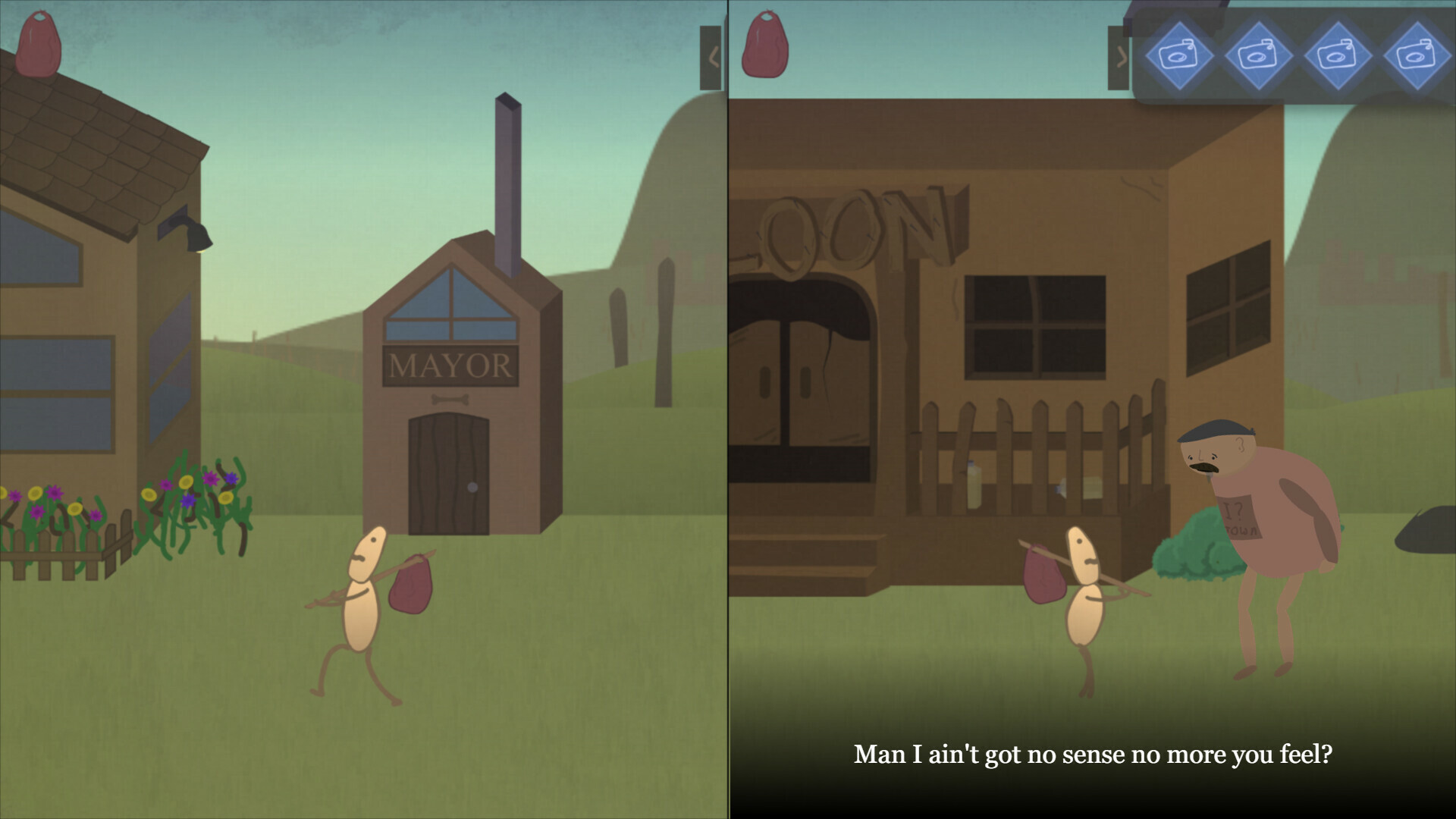Viewport: 1456px width, 819px height.
Task: Select the rightmost jug icon in the tray
Action: tap(1417, 55)
